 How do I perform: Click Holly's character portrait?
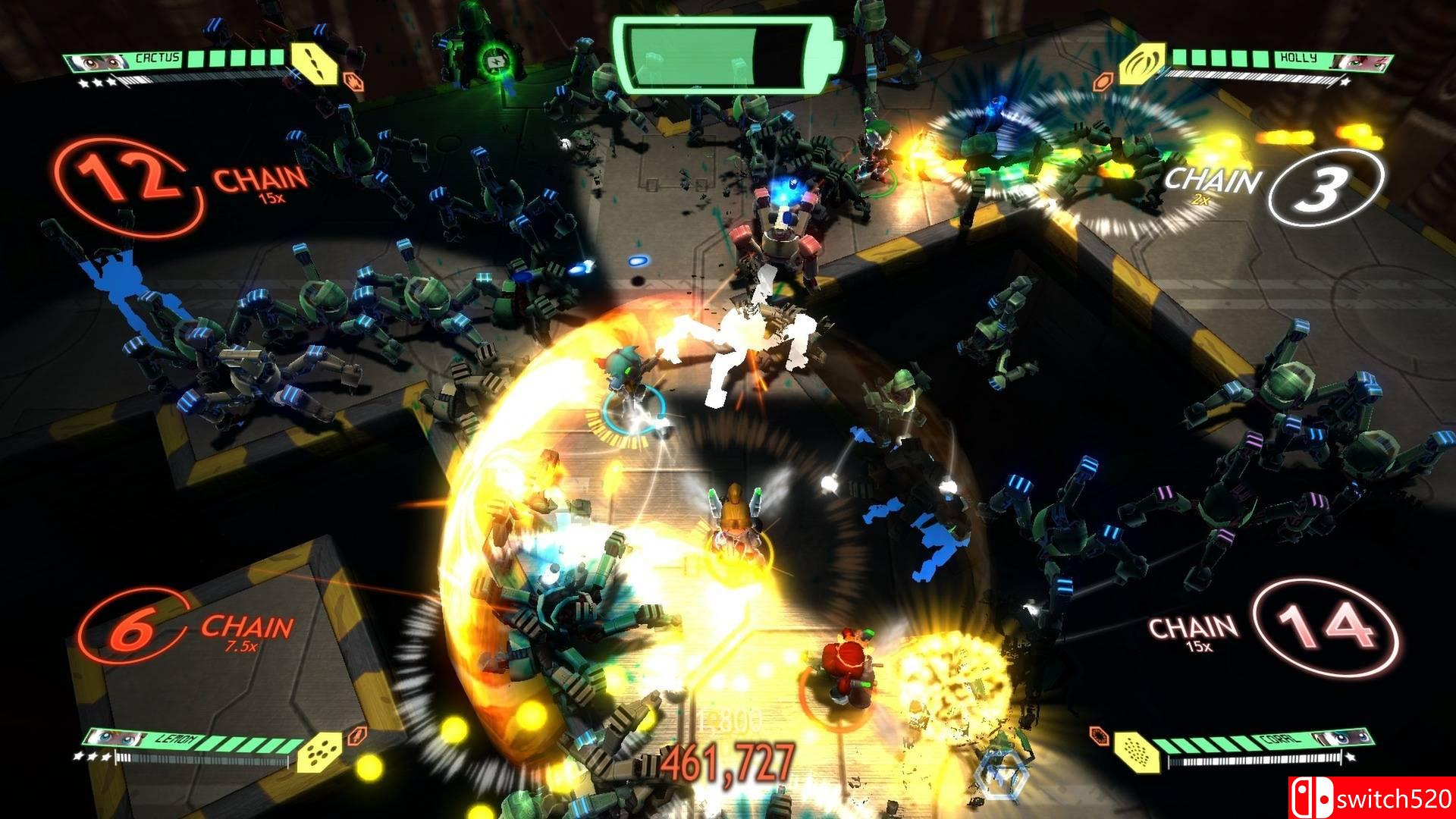(1350, 61)
